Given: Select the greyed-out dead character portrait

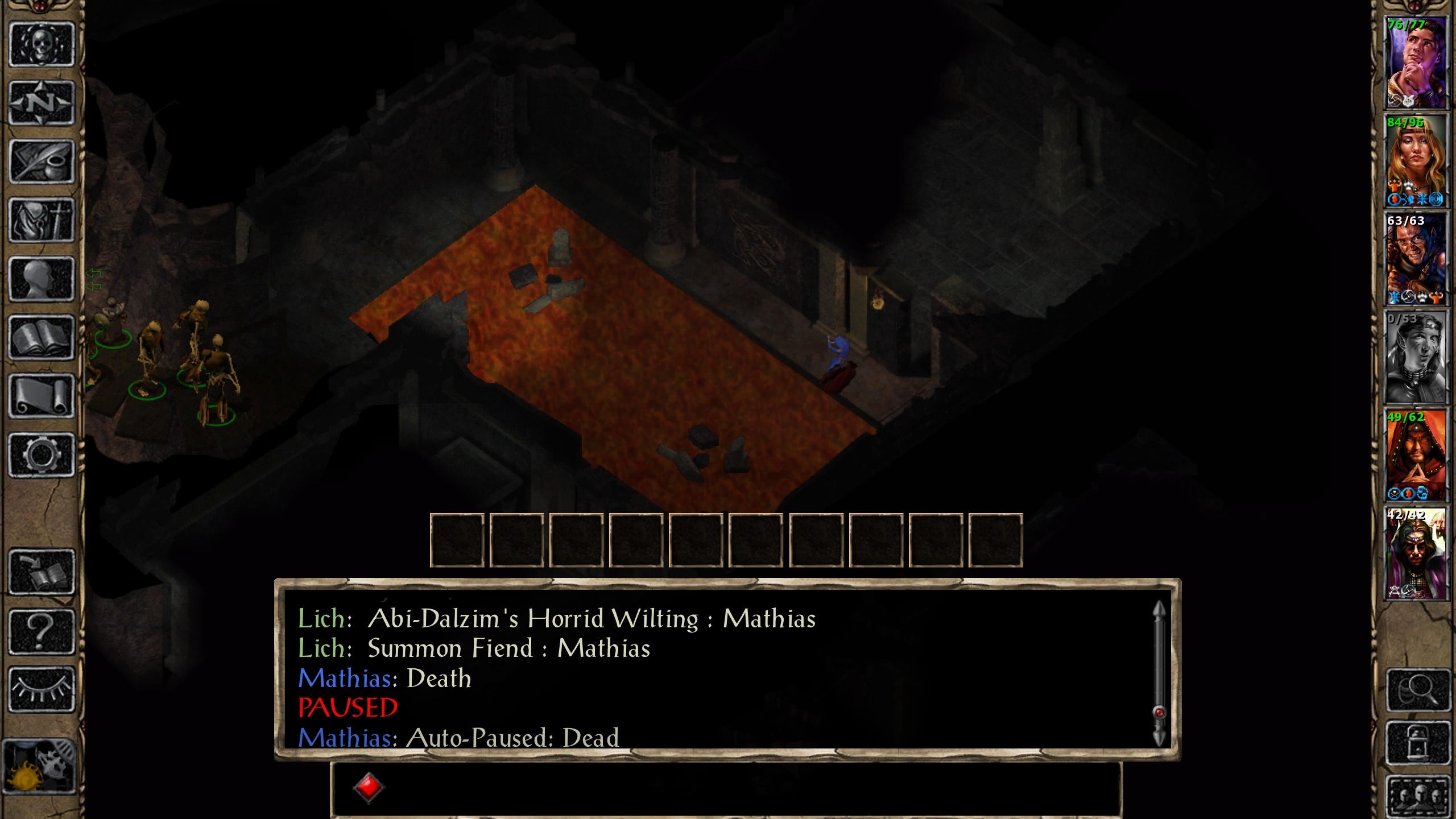Looking at the screenshot, I should [x=1415, y=358].
